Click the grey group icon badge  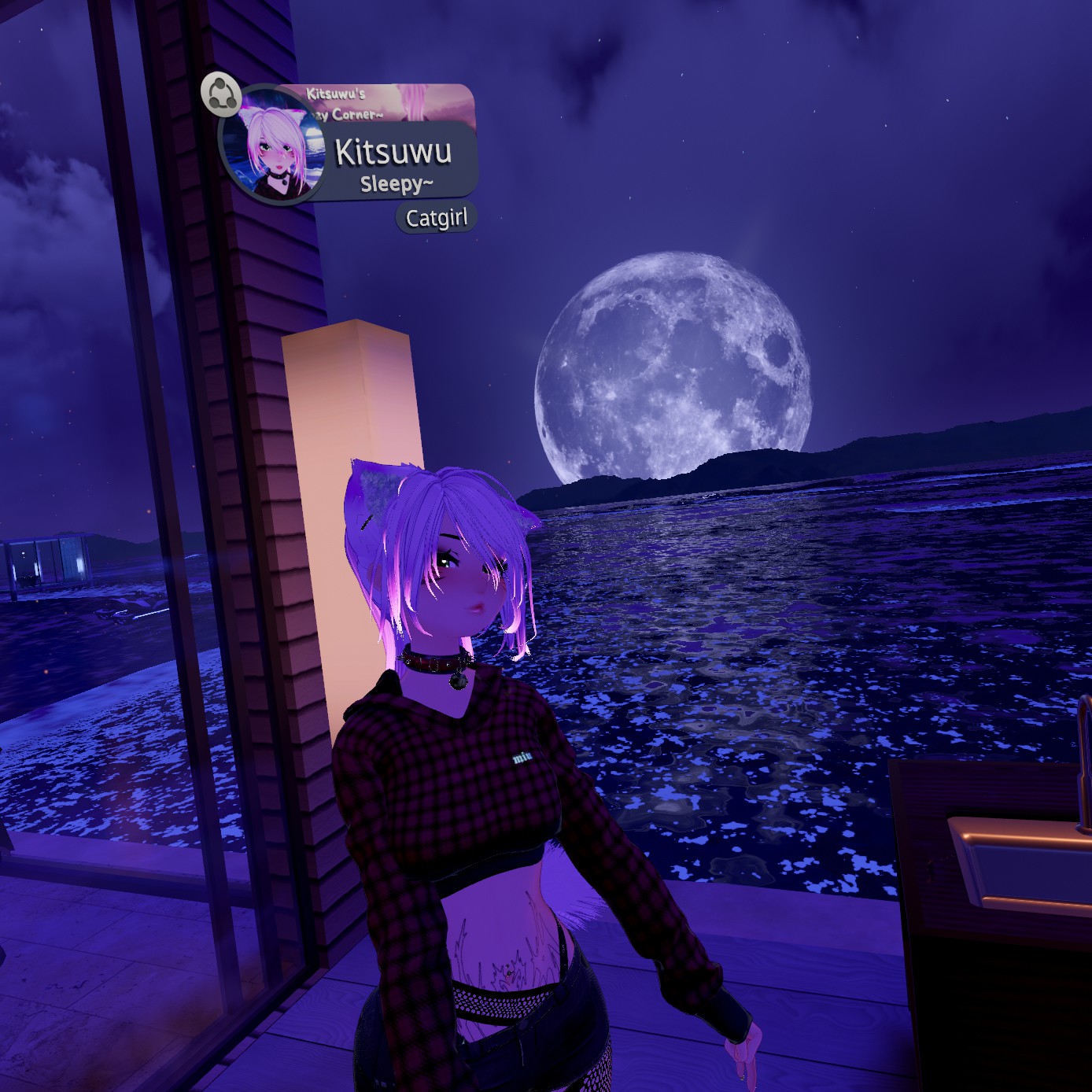[221, 94]
